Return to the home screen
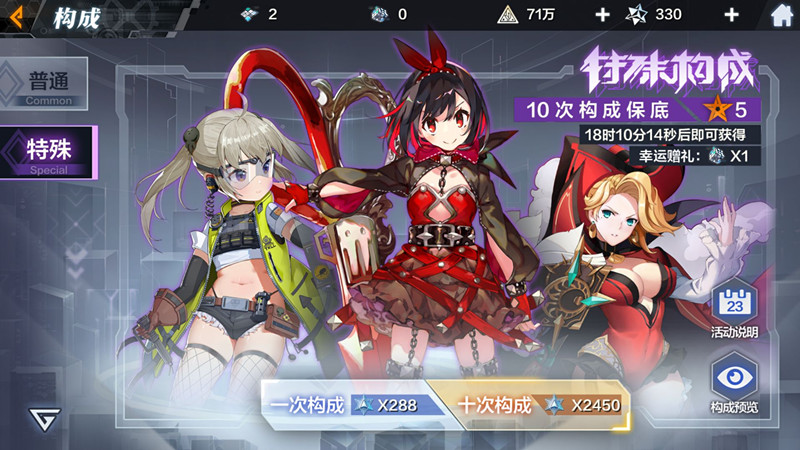Screen dimensions: 800x450 783,15
